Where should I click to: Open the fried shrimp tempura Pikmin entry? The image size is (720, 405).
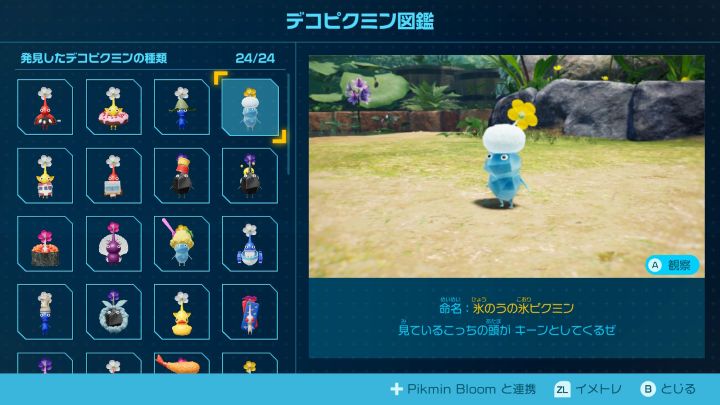tap(181, 365)
